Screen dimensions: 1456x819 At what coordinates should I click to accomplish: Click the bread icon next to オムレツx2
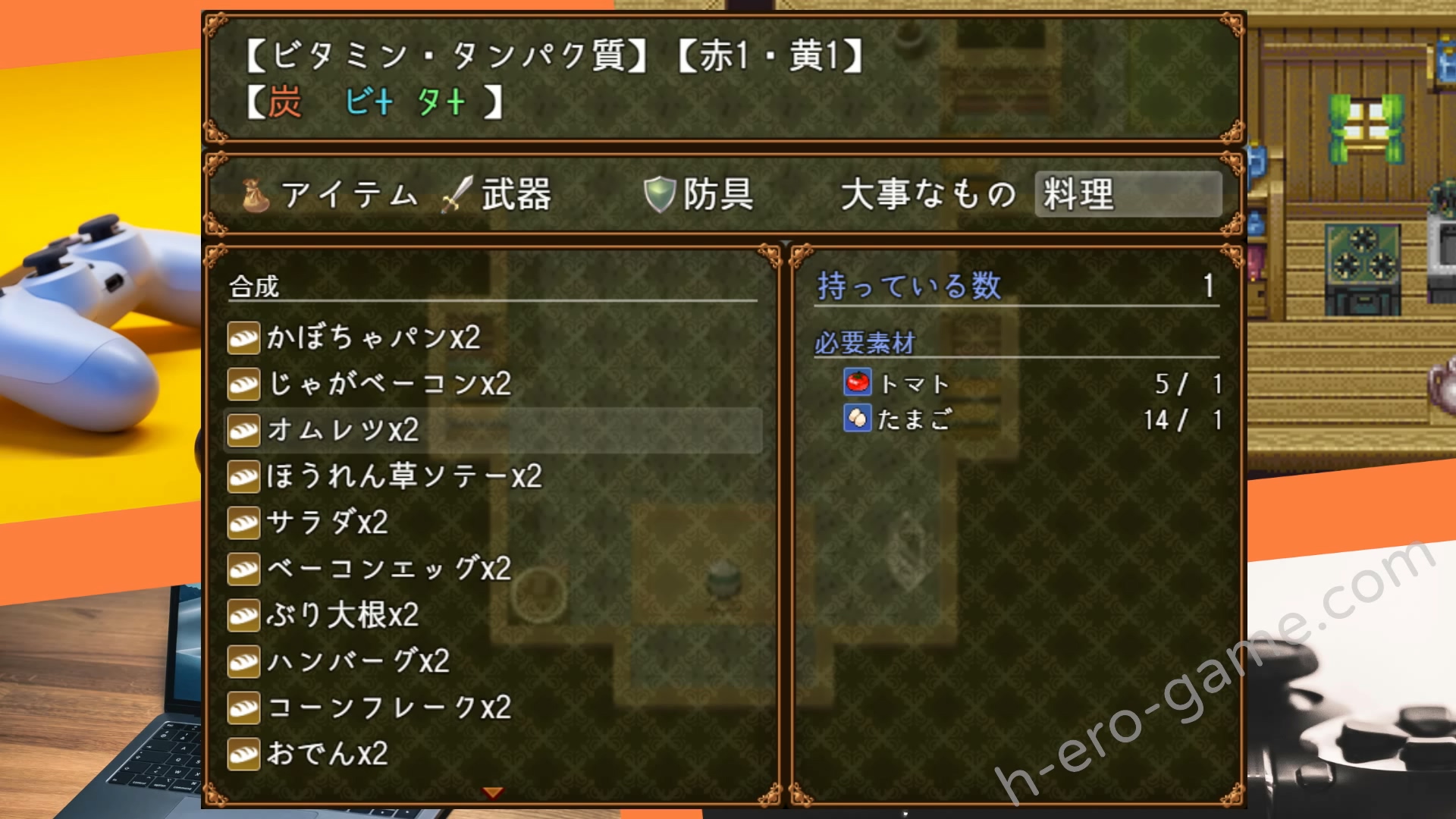(242, 431)
